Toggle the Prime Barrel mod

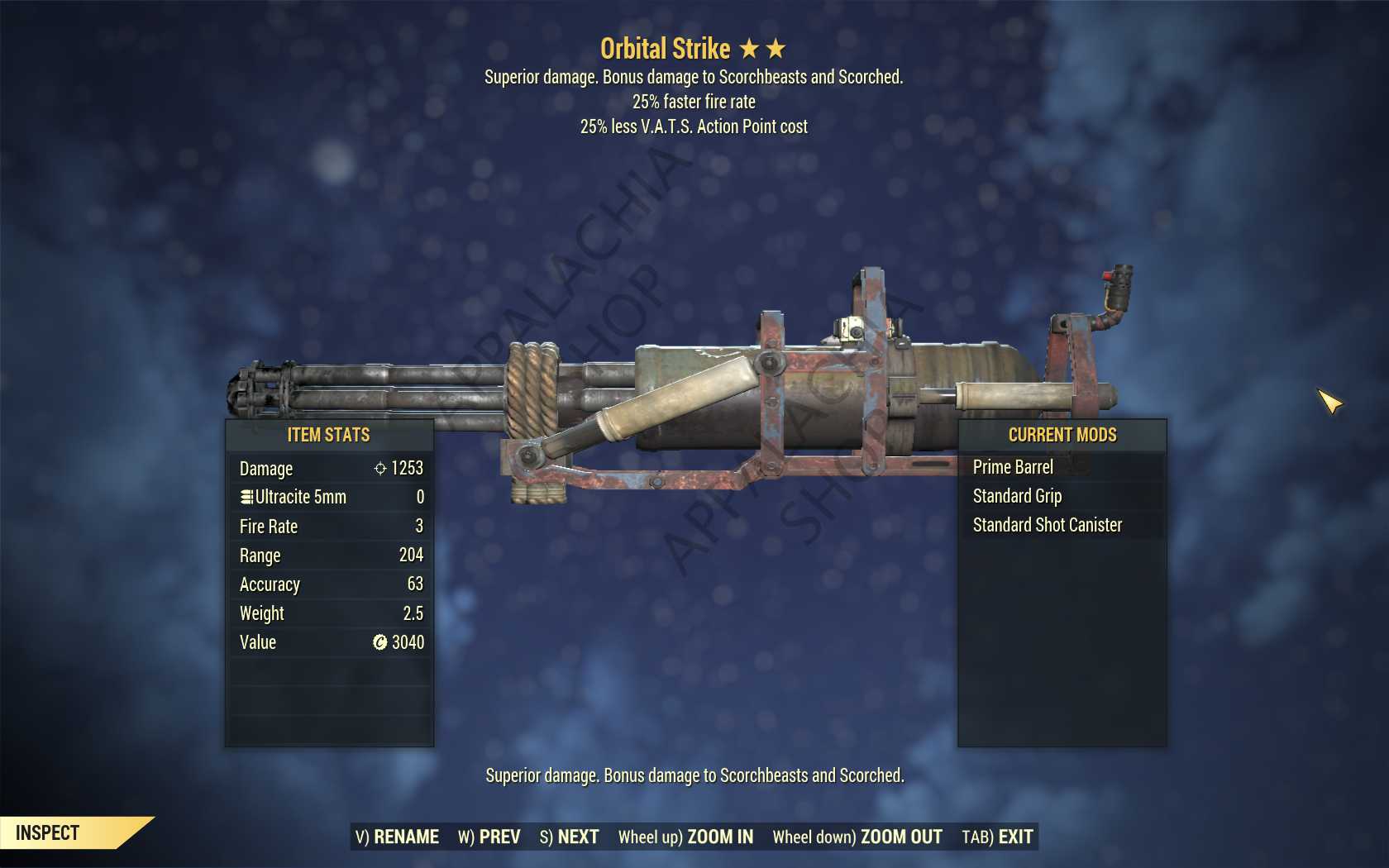click(1014, 467)
